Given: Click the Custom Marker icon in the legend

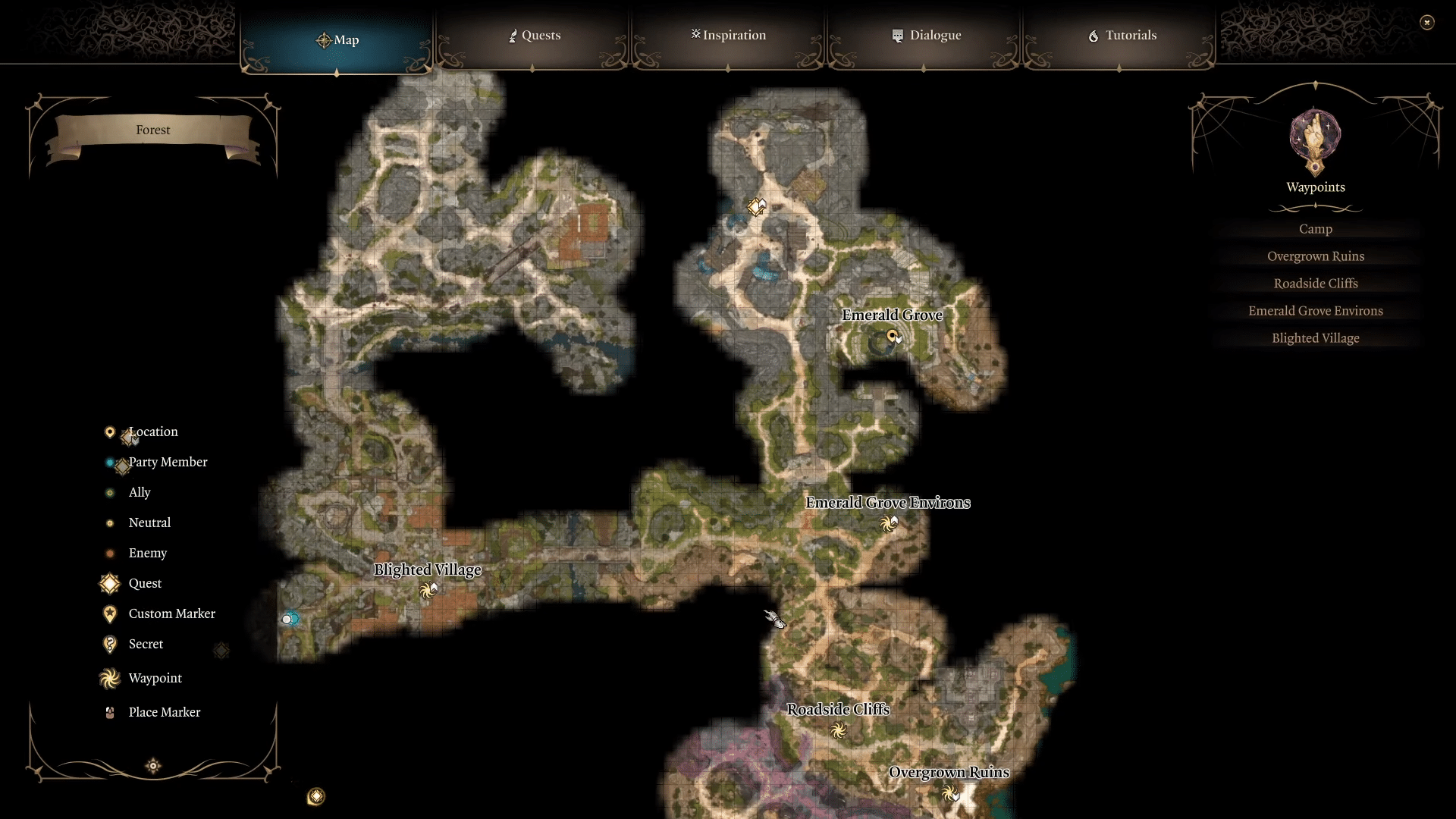Looking at the screenshot, I should pos(109,613).
